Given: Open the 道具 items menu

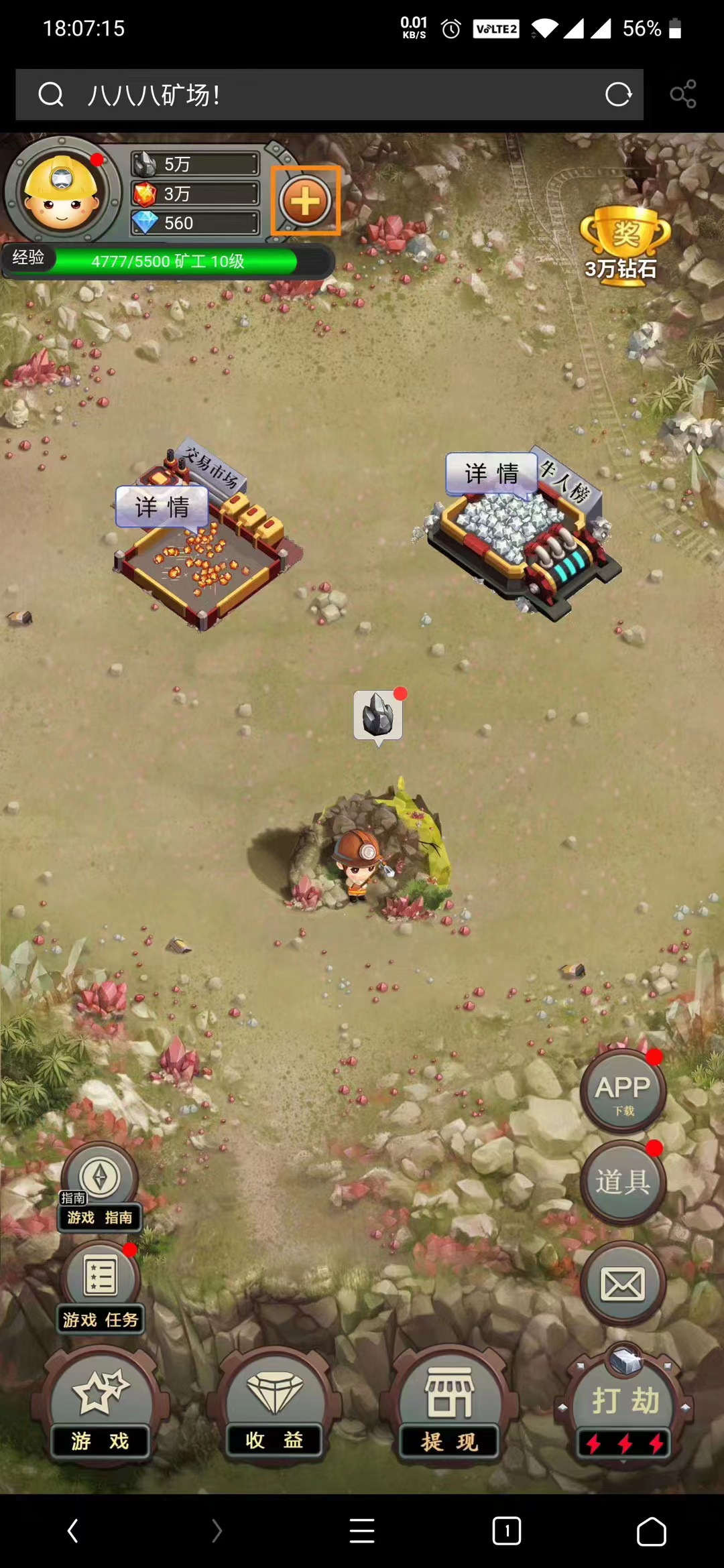Looking at the screenshot, I should tap(623, 1181).
